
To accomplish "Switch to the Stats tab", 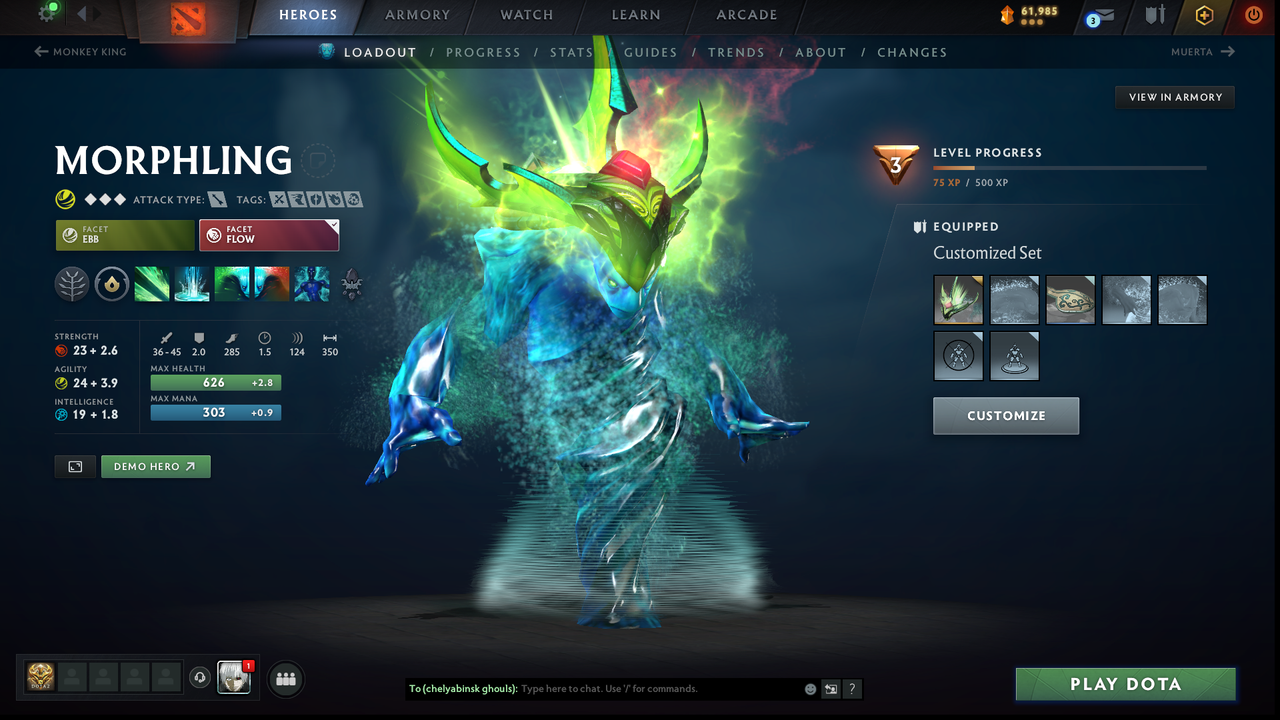I will pos(571,52).
